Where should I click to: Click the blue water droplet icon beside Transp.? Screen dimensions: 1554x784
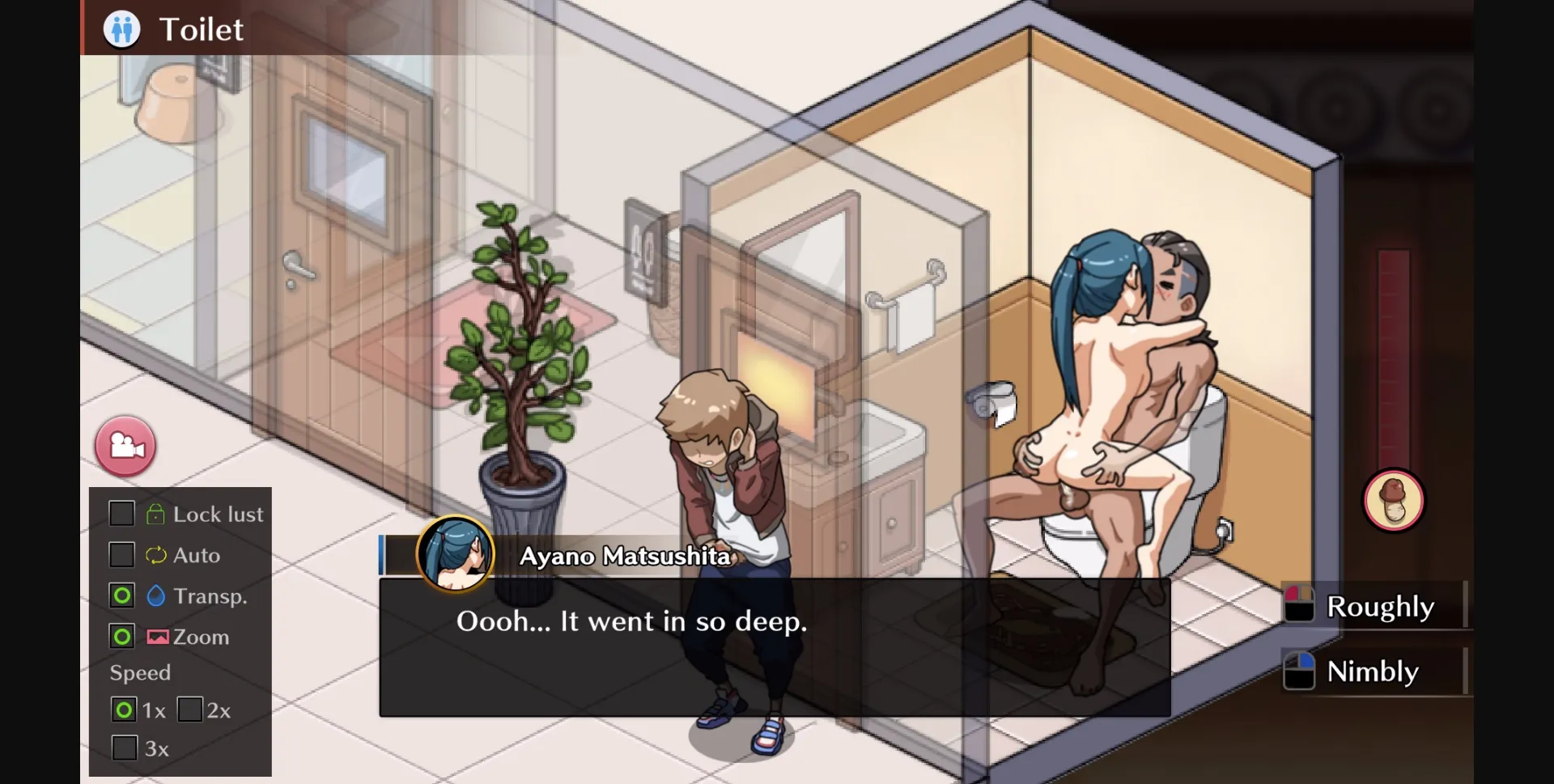[155, 595]
